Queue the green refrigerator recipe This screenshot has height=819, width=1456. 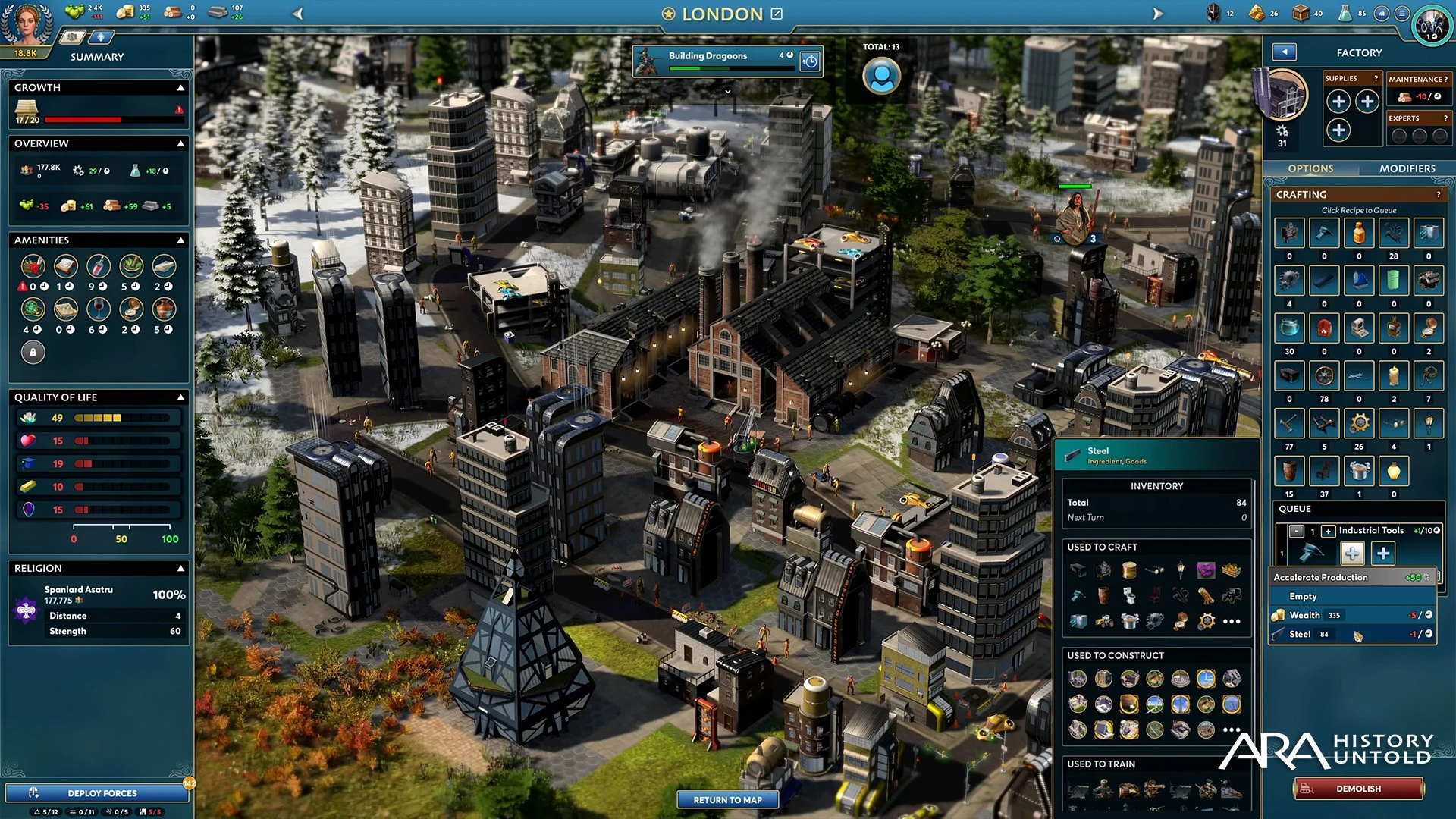click(x=1393, y=281)
